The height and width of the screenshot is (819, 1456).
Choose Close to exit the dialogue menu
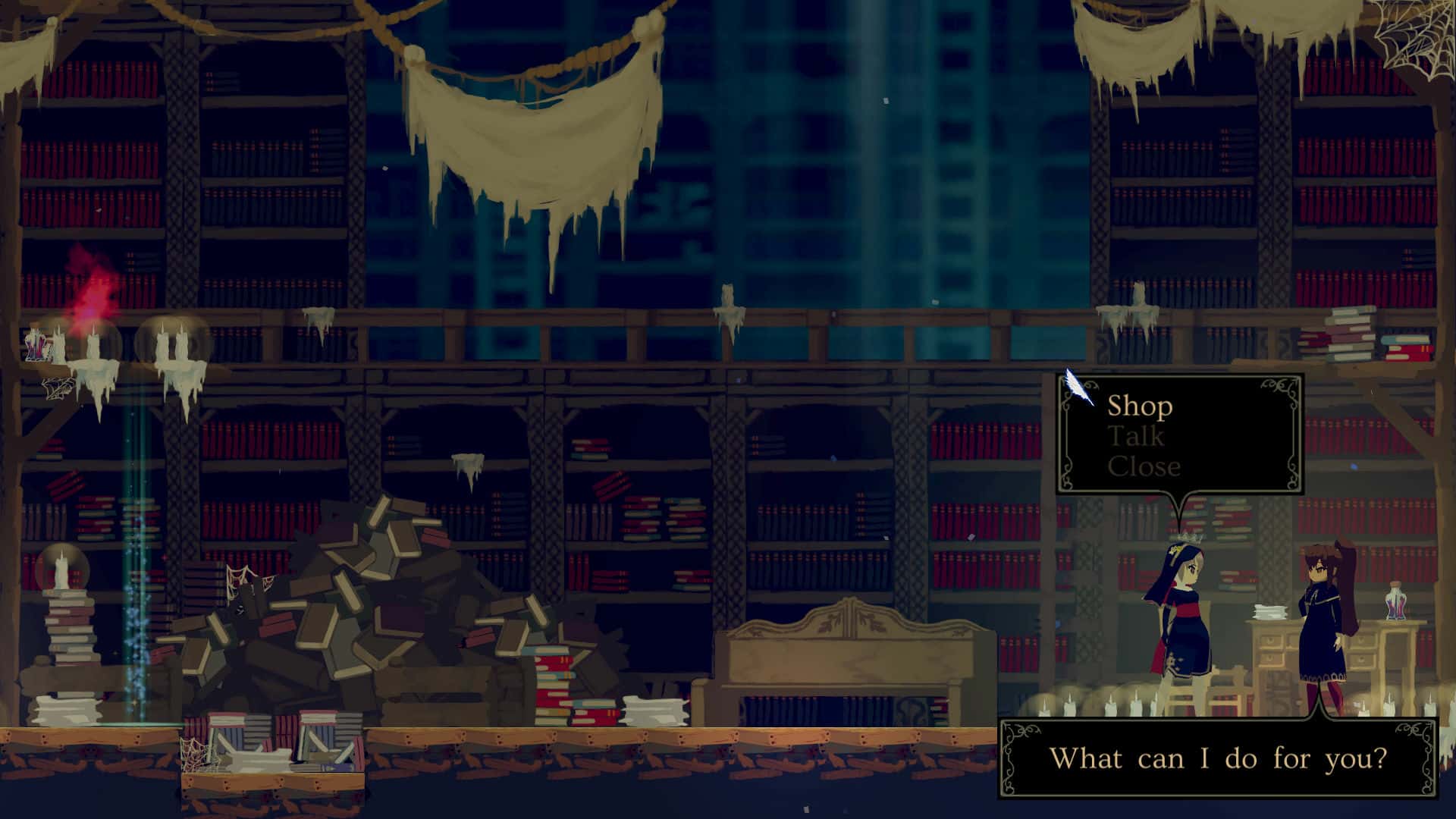(x=1141, y=468)
